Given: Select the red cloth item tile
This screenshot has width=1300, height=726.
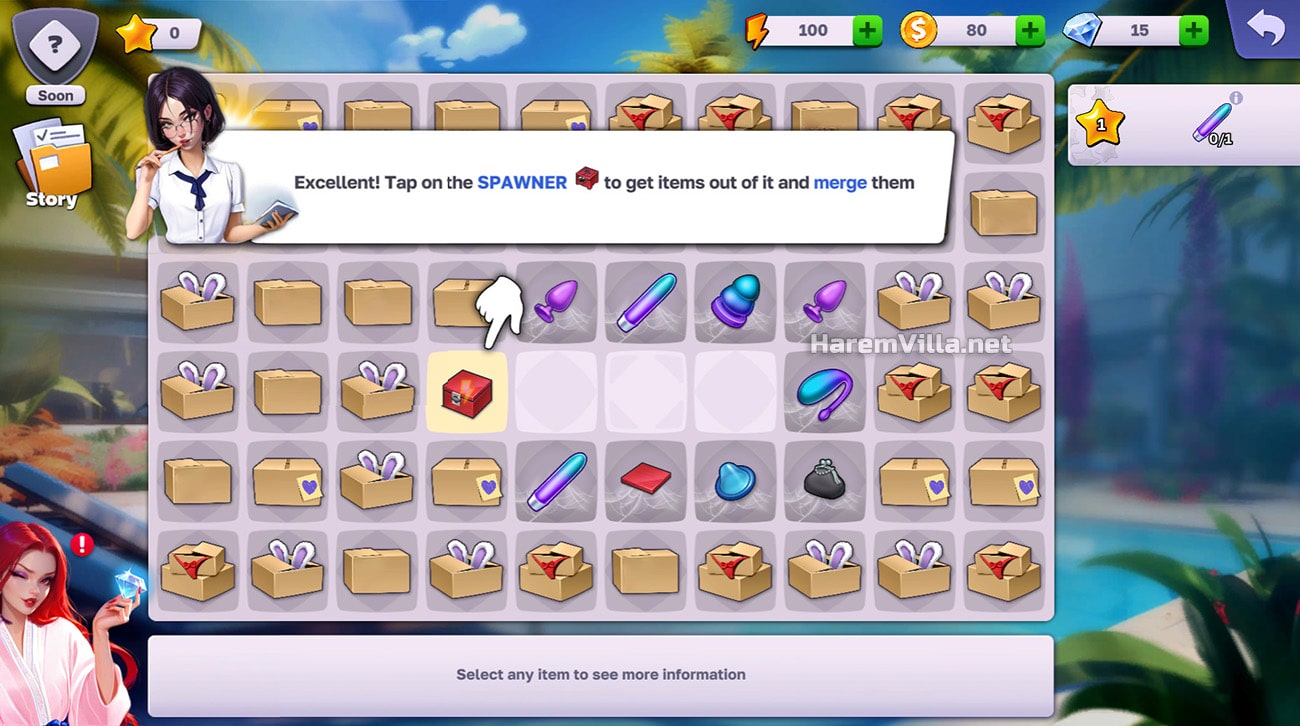Looking at the screenshot, I should click(x=645, y=480).
